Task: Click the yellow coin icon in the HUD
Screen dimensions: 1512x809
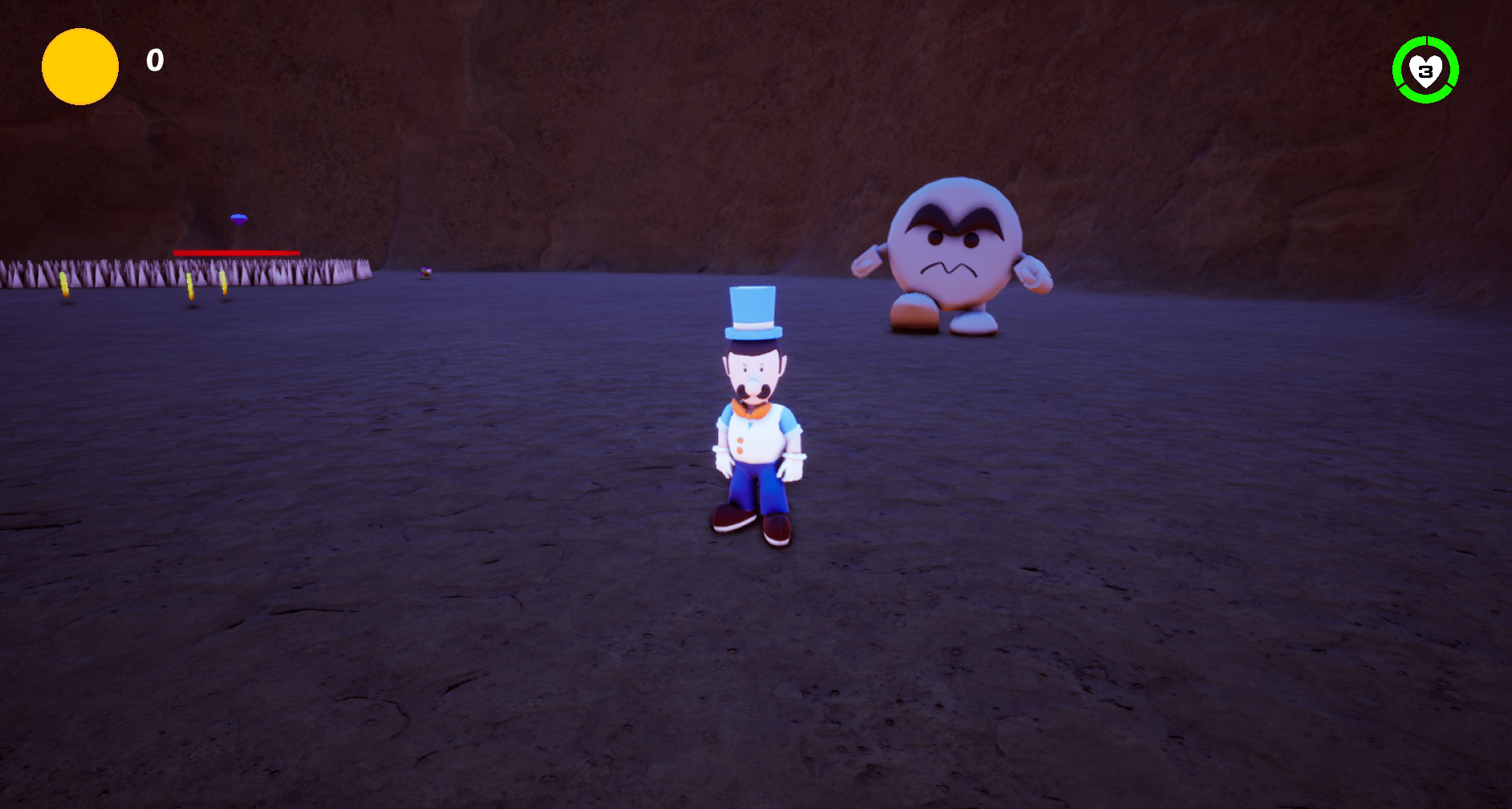Action: [79, 67]
